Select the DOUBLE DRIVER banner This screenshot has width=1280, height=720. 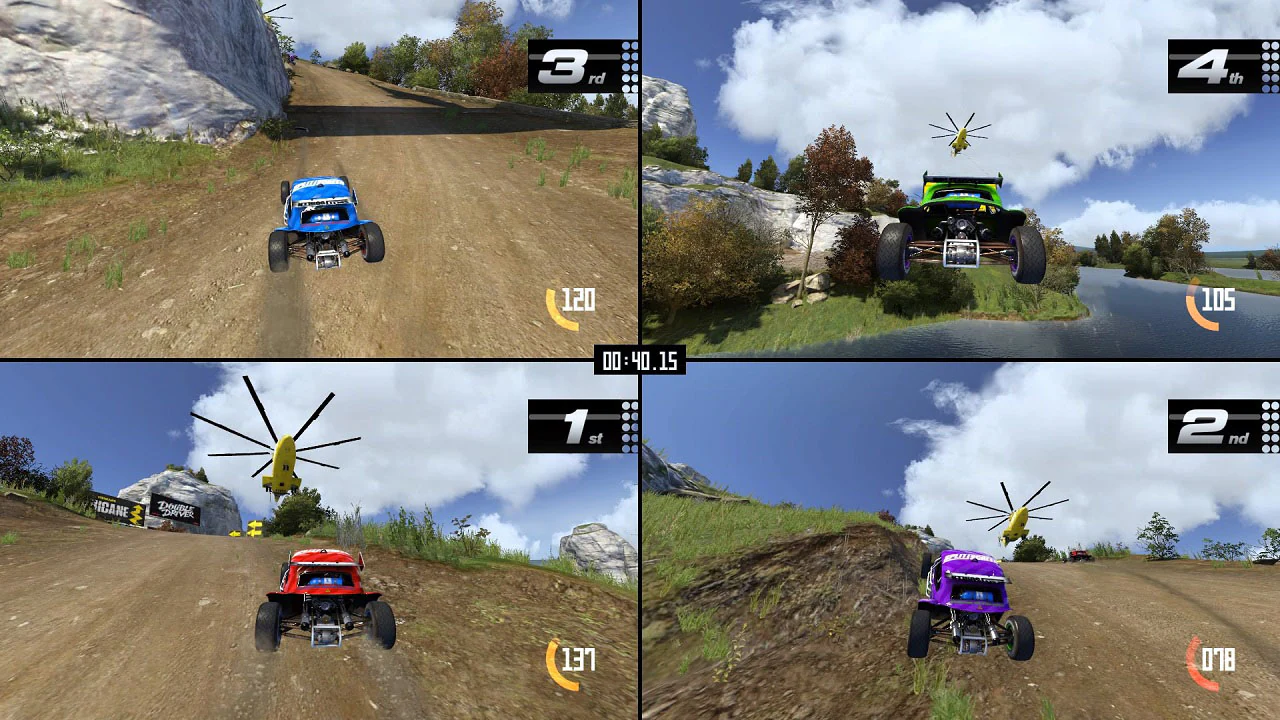tap(177, 511)
